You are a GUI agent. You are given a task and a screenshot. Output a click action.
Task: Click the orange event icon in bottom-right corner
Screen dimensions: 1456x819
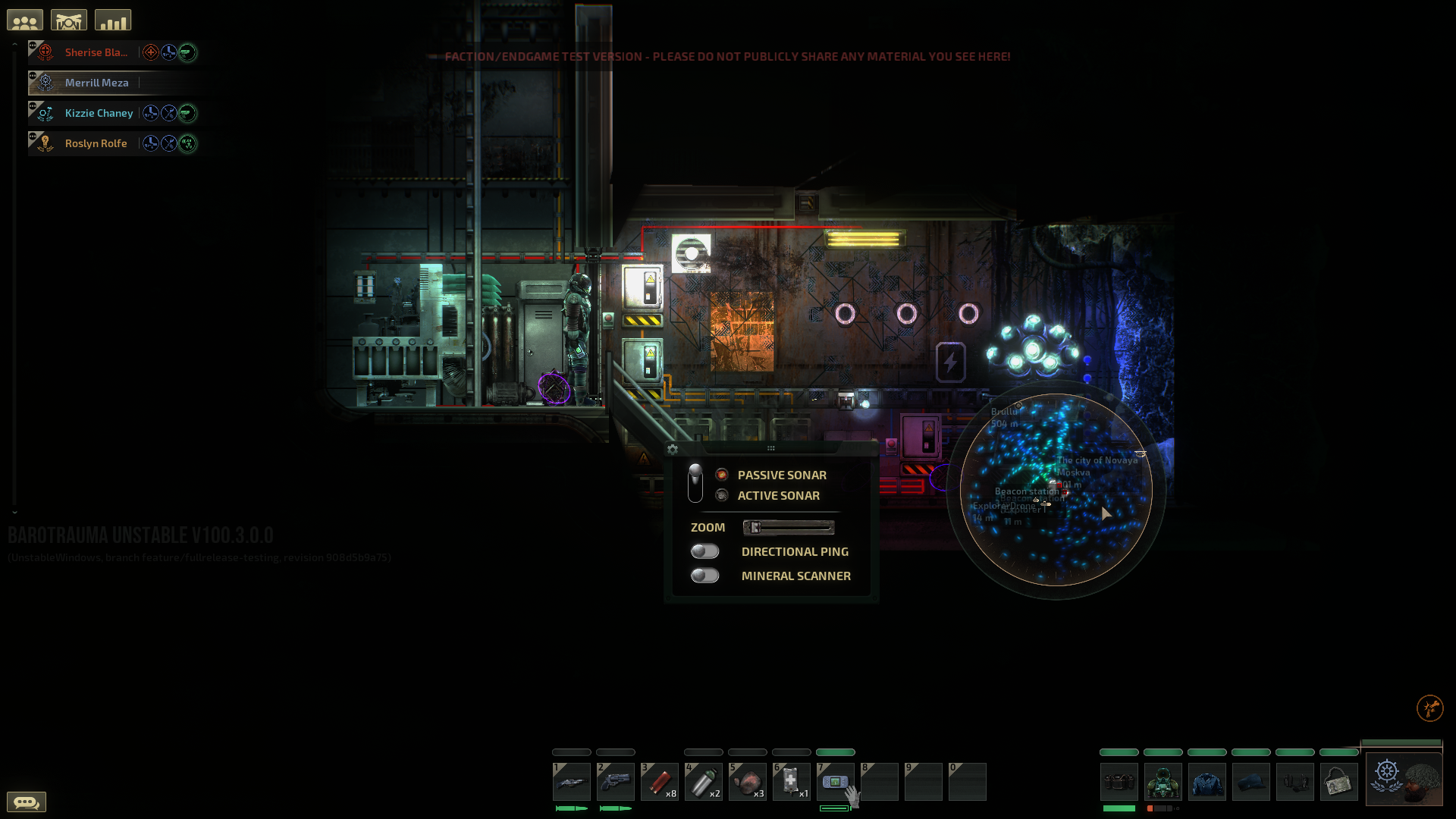point(1429,707)
